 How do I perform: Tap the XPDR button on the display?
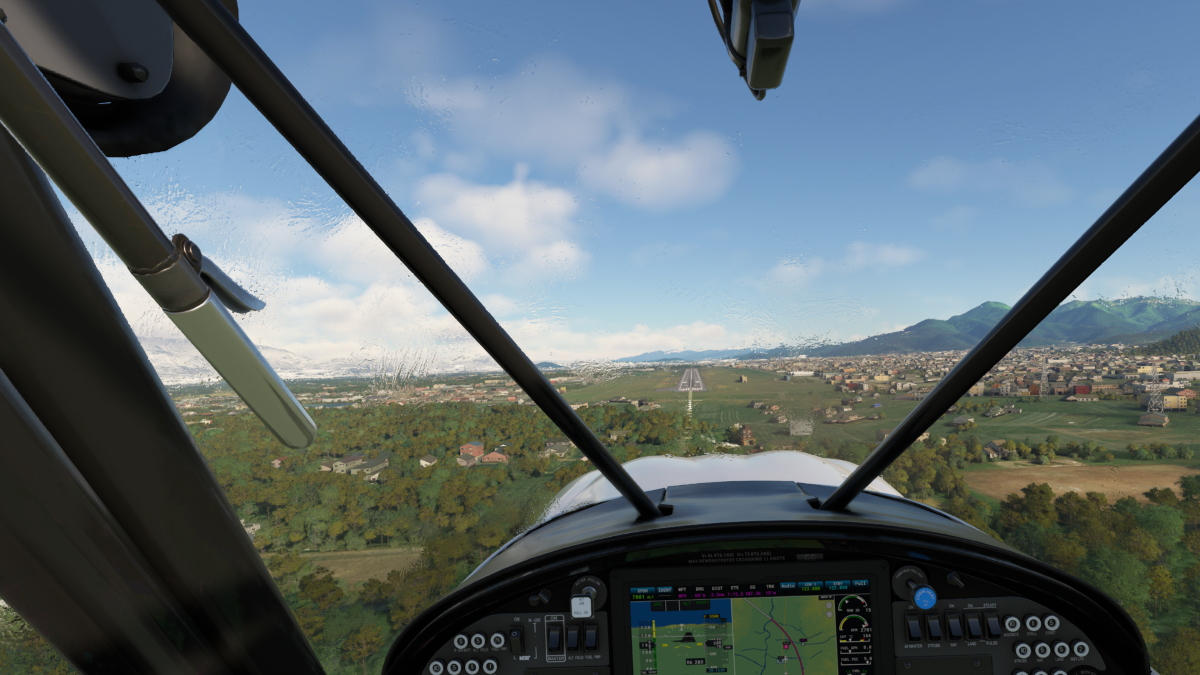[x=641, y=588]
